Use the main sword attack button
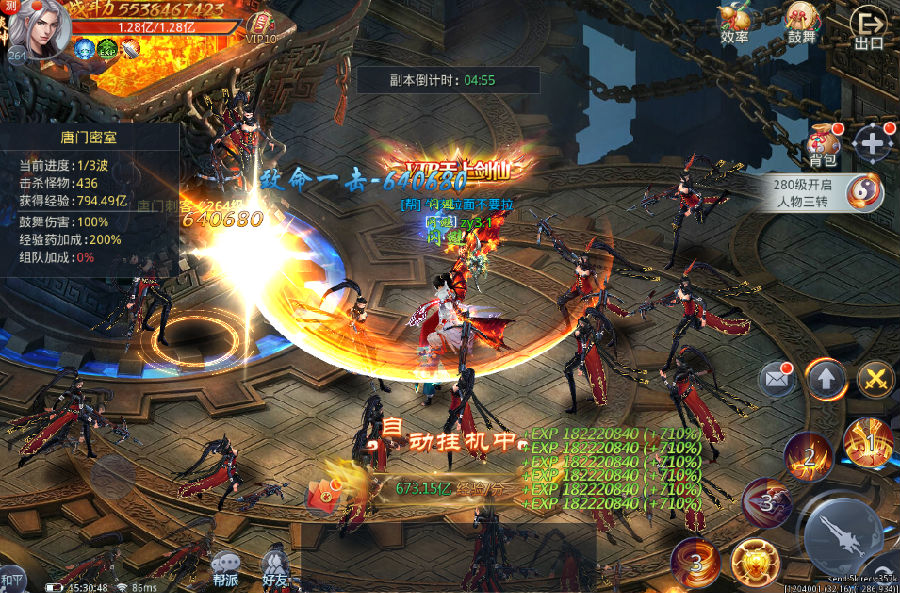This screenshot has width=900, height=593. [x=843, y=536]
